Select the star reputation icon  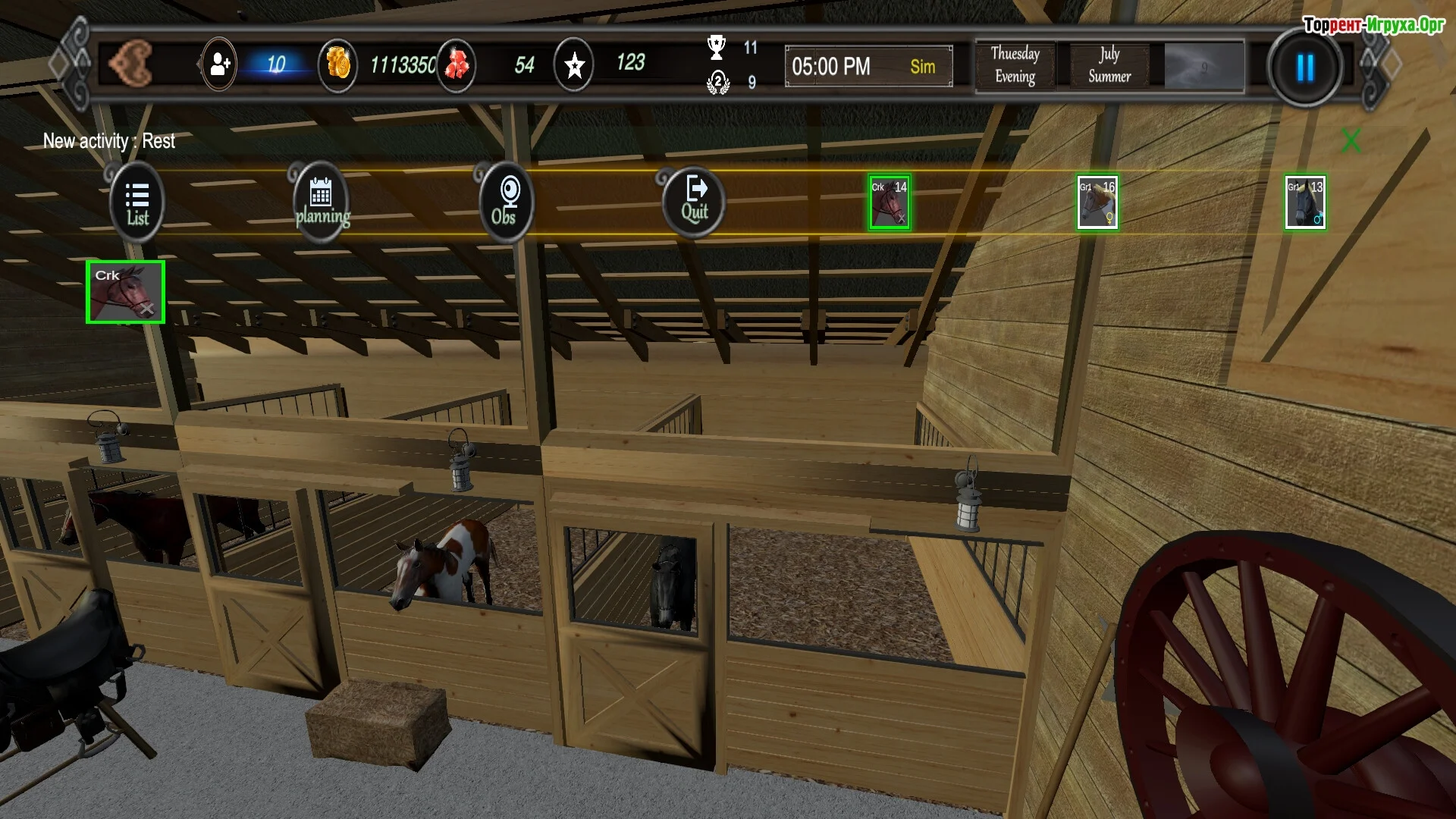pos(574,65)
